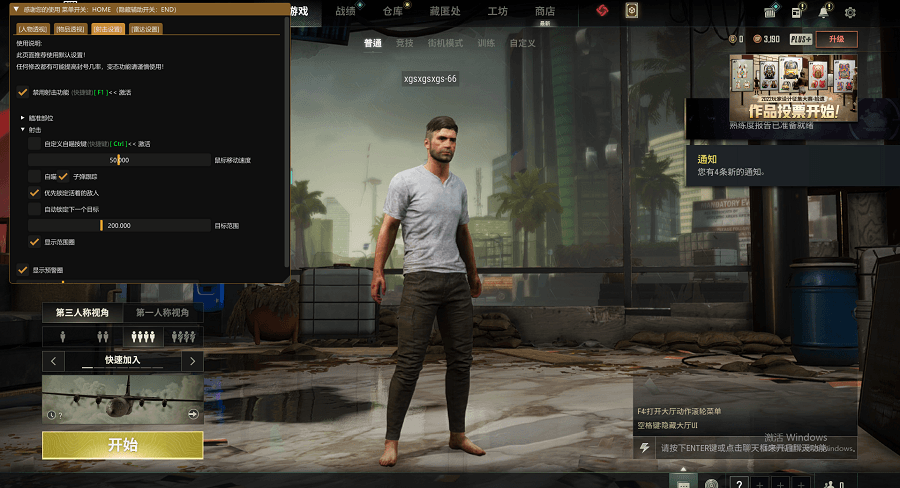Open the 工坊 workshop tab
The width and height of the screenshot is (900, 488).
point(497,12)
